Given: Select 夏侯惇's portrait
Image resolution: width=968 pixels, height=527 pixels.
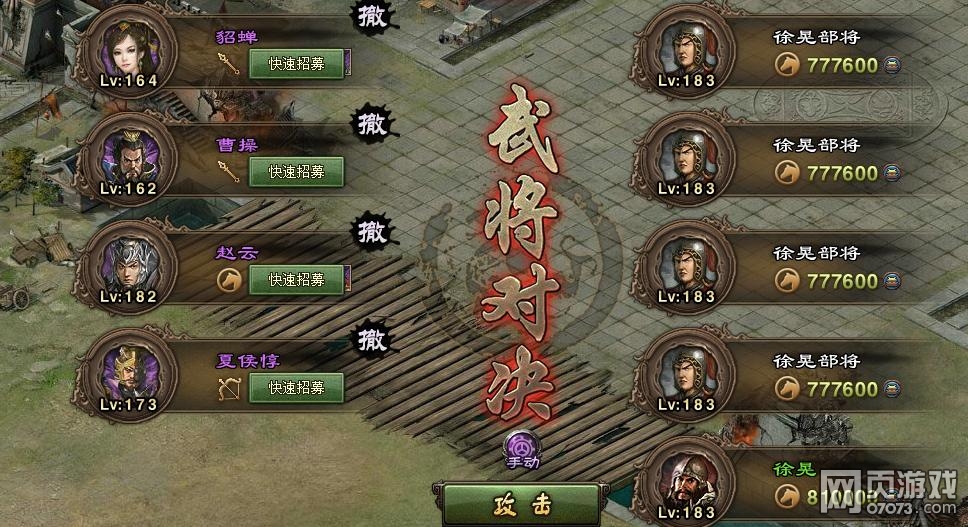Looking at the screenshot, I should 131,372.
